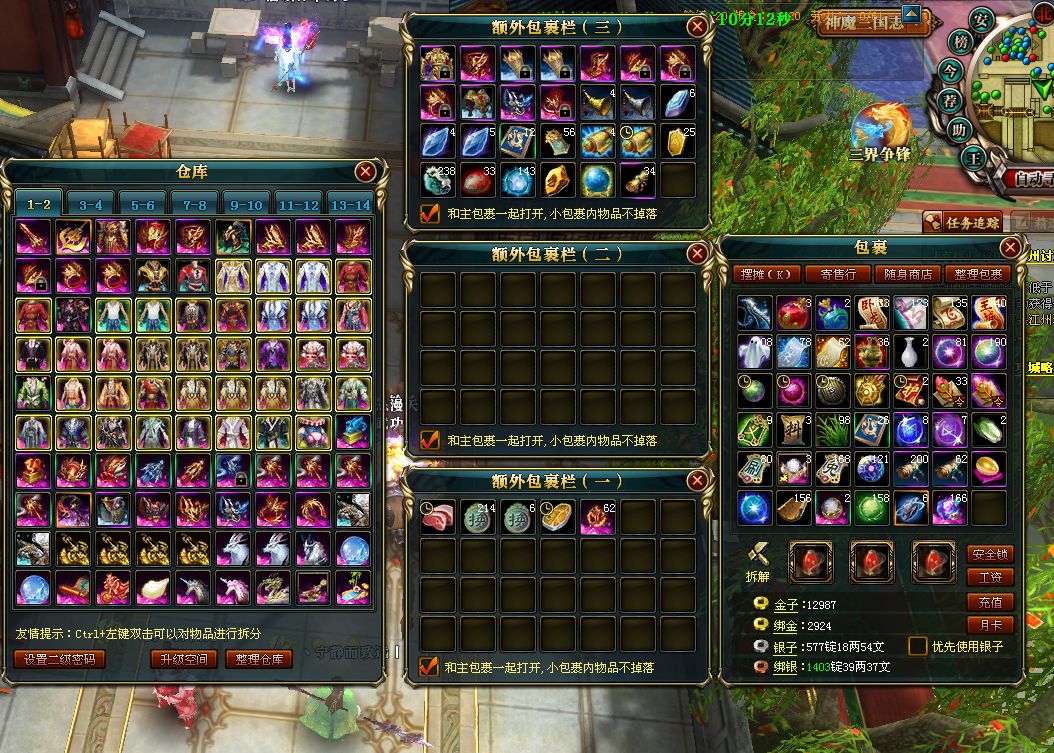Screen dimensions: 1054x753
Task: Switch to warehouse tab 3-4
Action: tap(91, 204)
